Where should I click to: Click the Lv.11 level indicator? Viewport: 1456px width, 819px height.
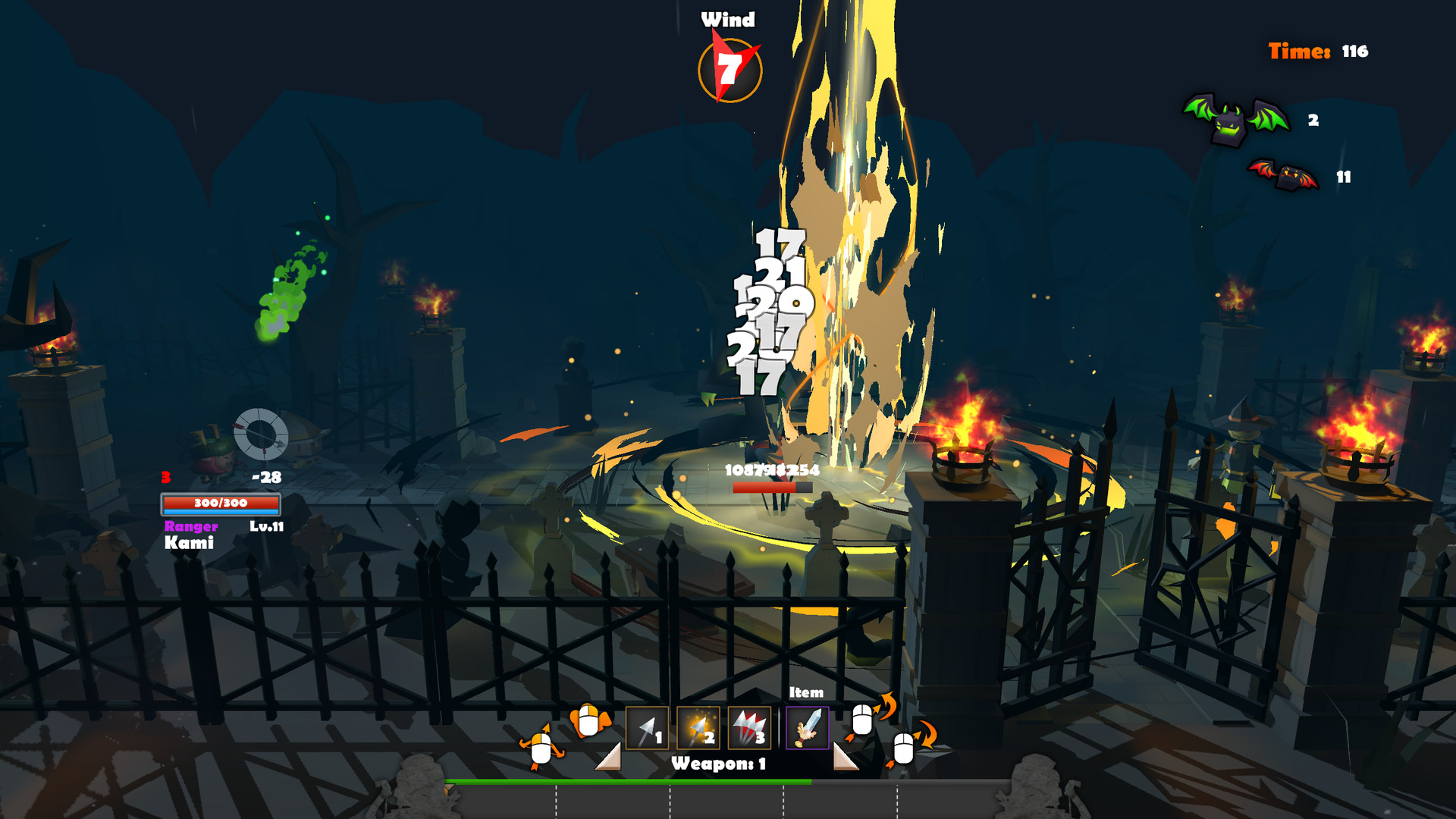coord(265,525)
